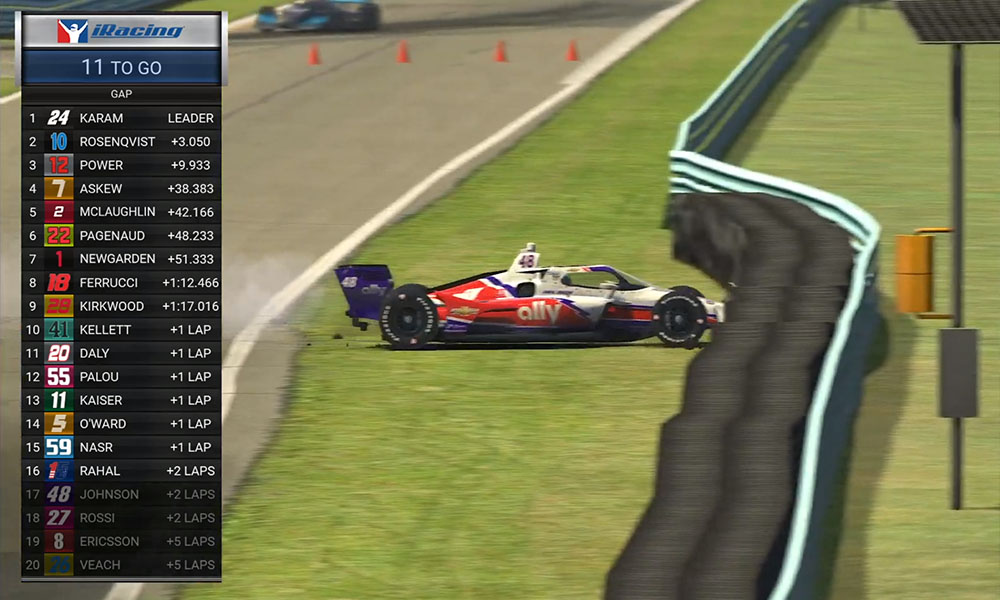Viewport: 1000px width, 600px height.
Task: Select Pagenaud's number 22 row
Action: coord(121,236)
